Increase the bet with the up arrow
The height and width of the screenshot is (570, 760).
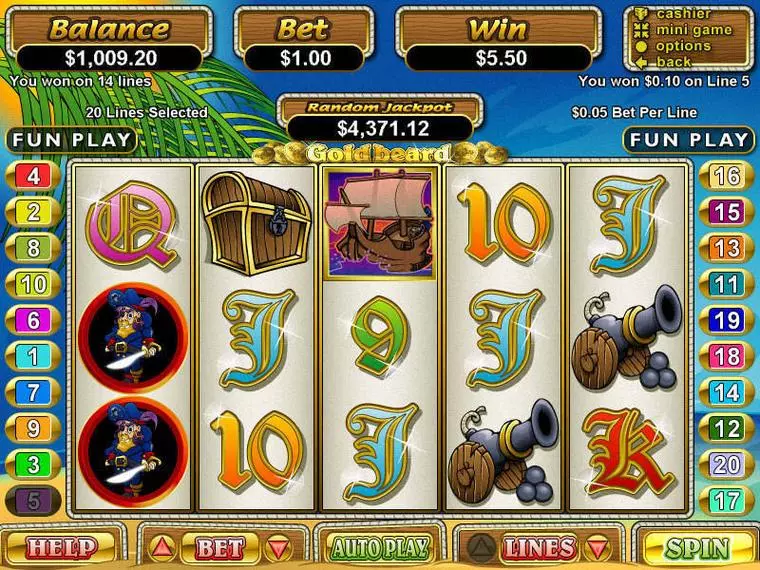tap(165, 548)
